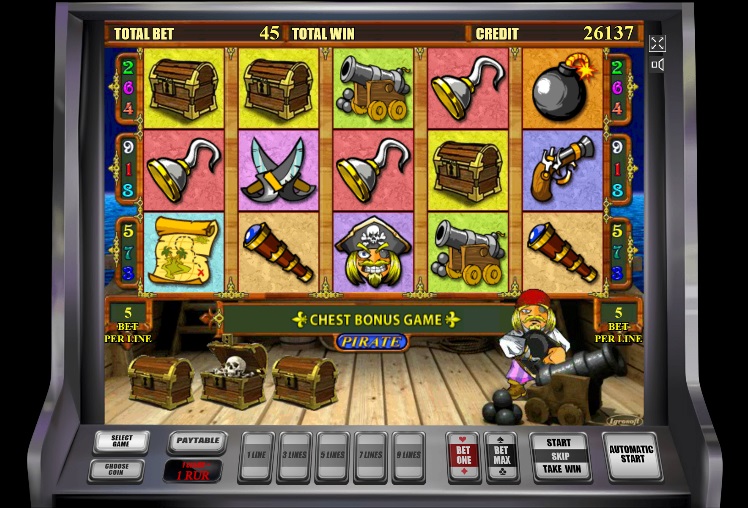The image size is (748, 508).
Task: Click the red Bet One button
Action: pyautogui.click(x=463, y=456)
